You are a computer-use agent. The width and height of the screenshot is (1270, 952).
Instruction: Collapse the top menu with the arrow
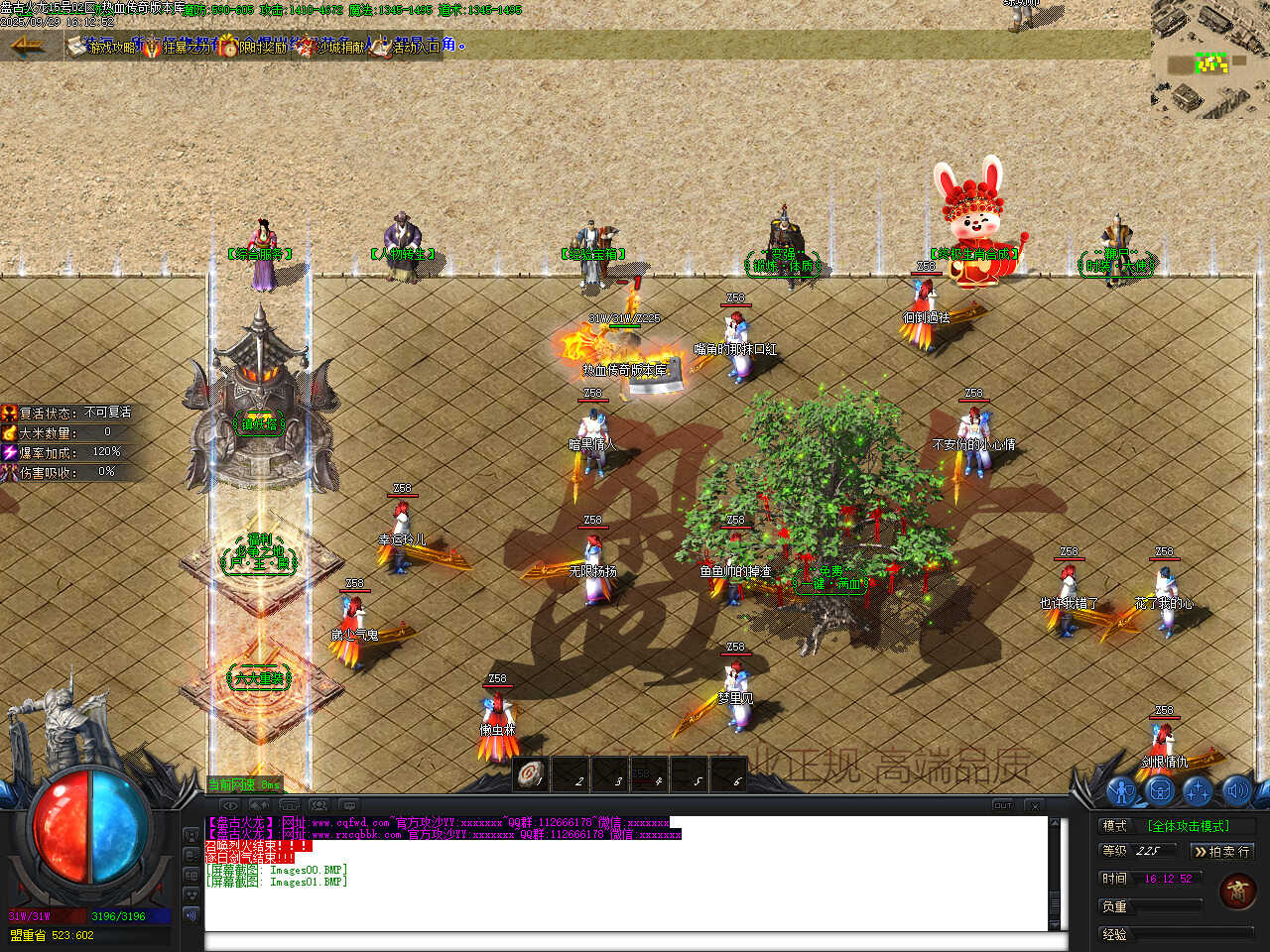[x=27, y=45]
